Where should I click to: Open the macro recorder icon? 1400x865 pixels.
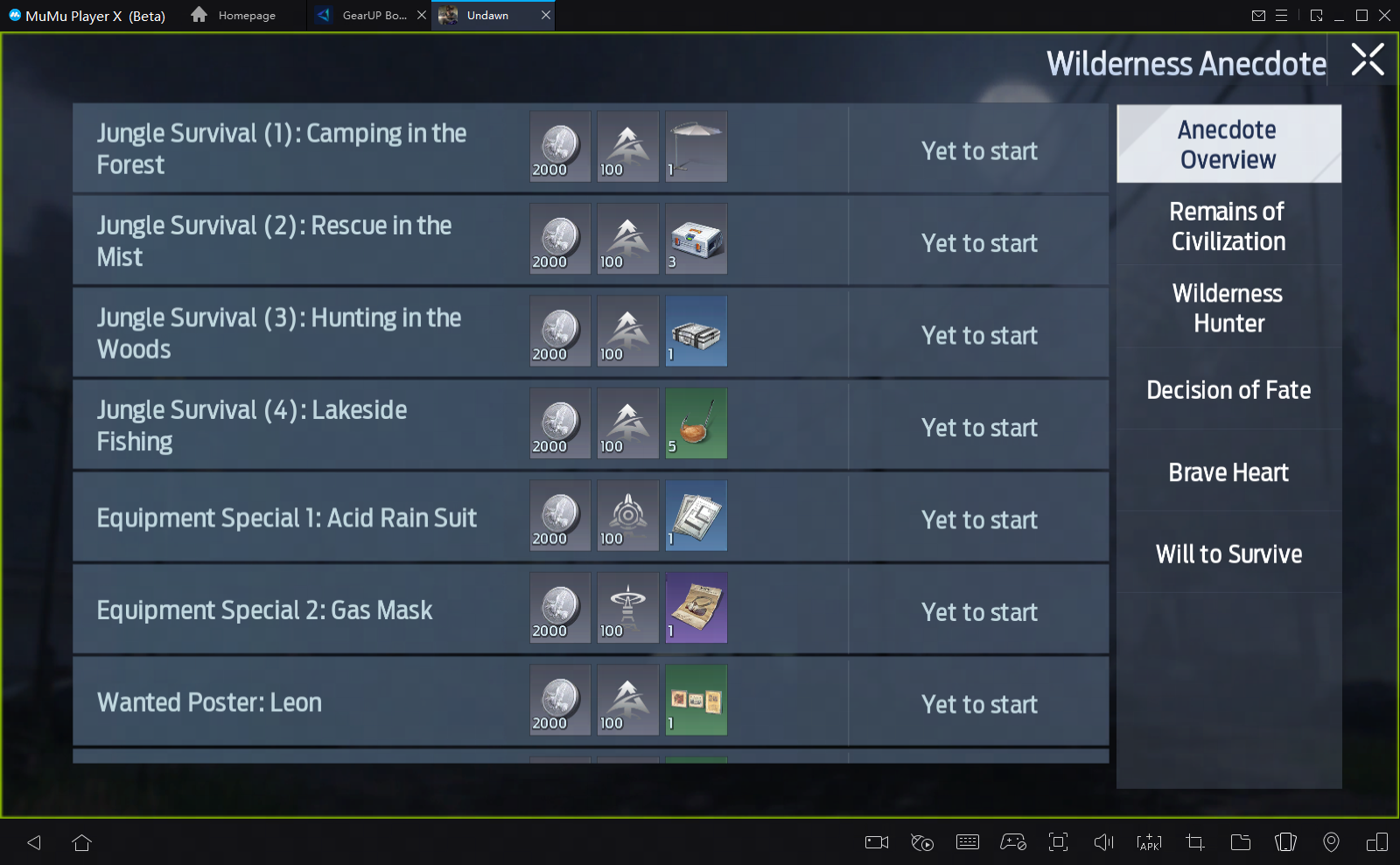[922, 842]
